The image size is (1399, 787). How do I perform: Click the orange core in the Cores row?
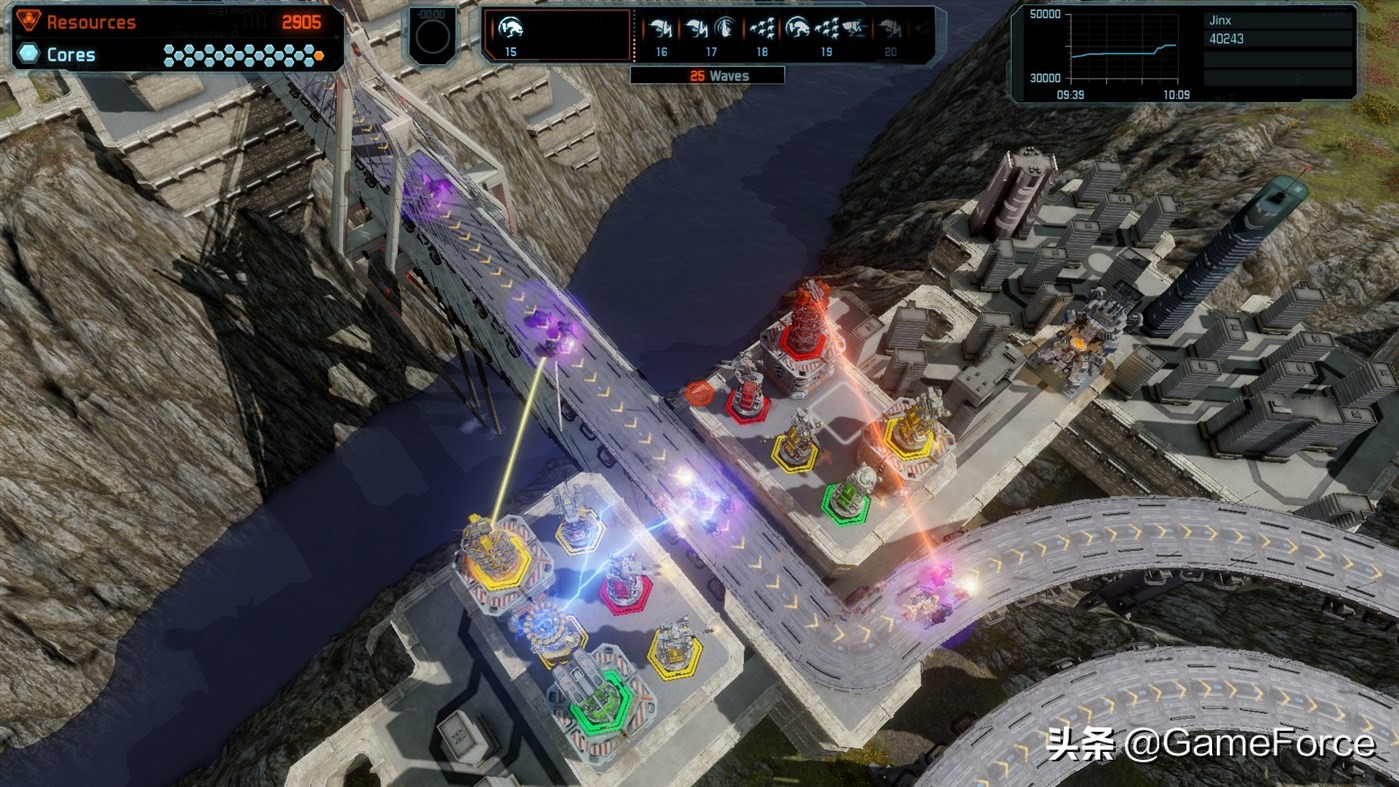click(318, 58)
